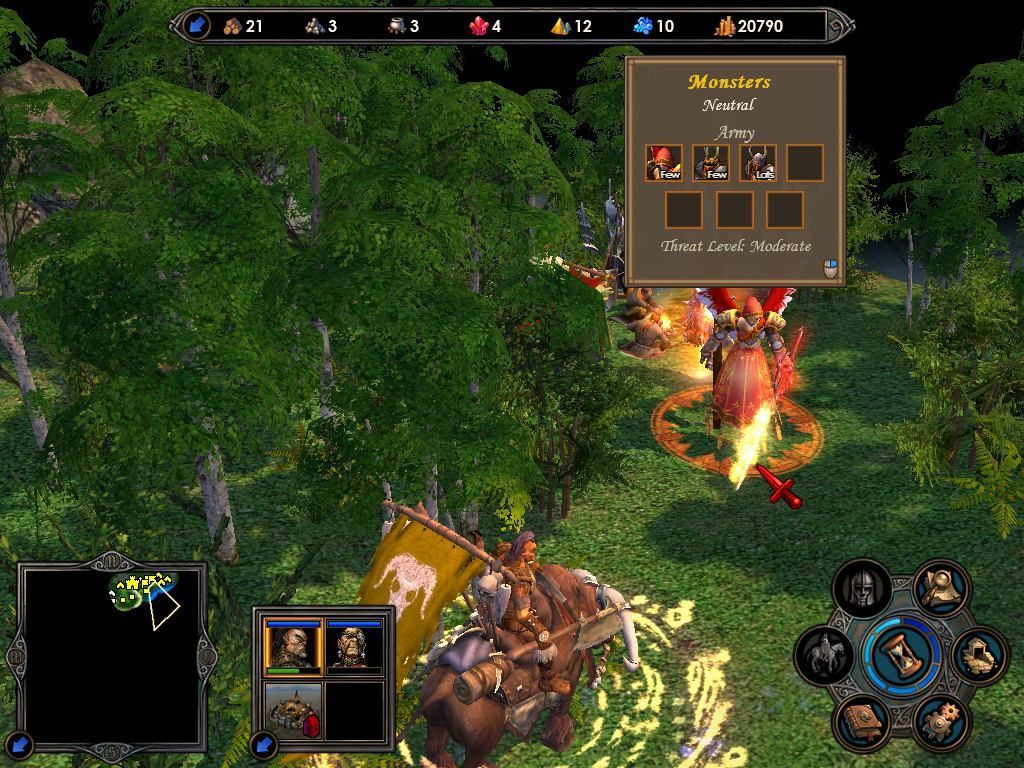The height and width of the screenshot is (768, 1024).
Task: Click on the minimap
Action: point(111,657)
